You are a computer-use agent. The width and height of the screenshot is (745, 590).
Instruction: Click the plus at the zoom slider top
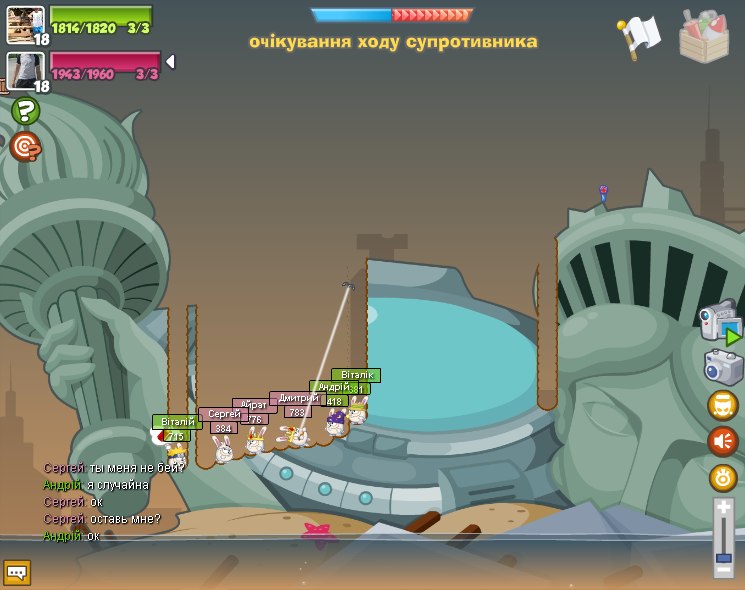pyautogui.click(x=723, y=508)
